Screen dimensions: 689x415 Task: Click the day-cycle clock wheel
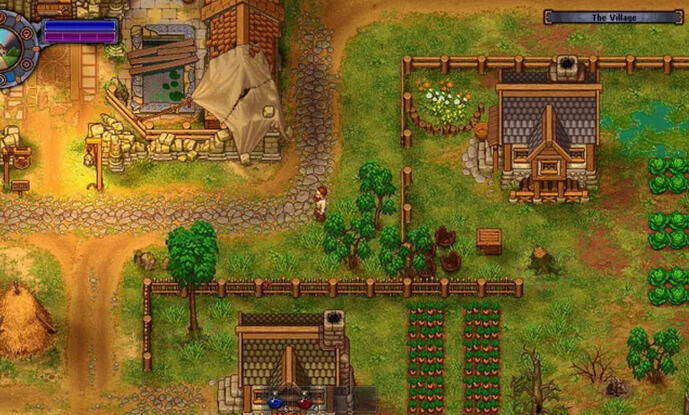pos(12,45)
